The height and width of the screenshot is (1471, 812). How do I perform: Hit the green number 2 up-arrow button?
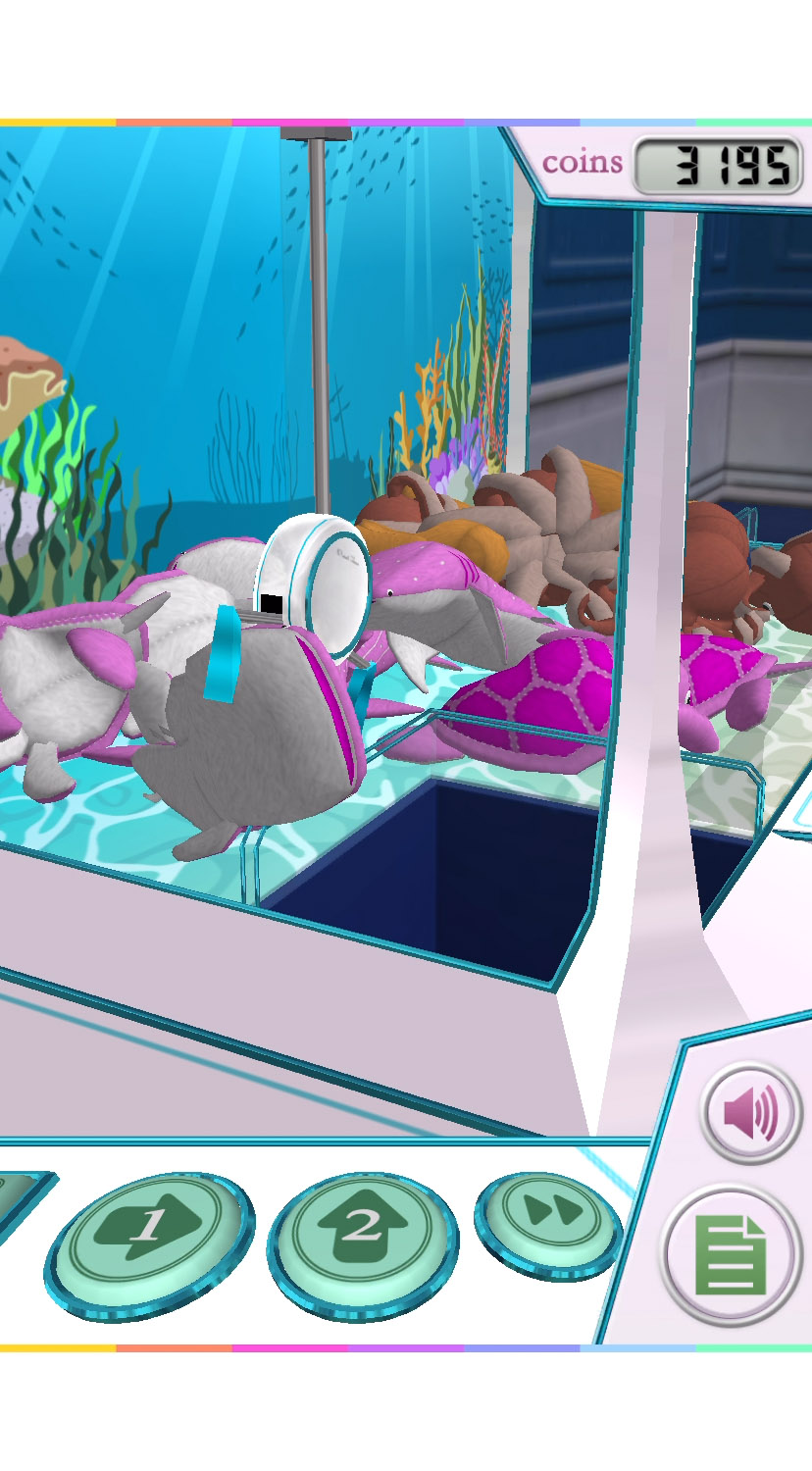coord(362,1232)
